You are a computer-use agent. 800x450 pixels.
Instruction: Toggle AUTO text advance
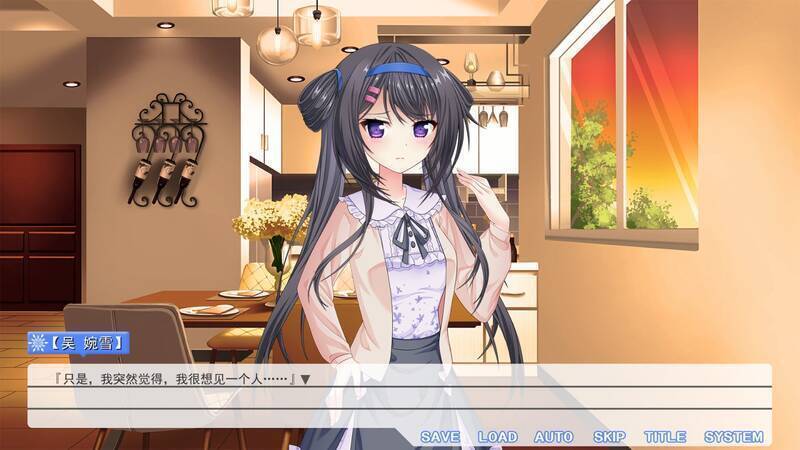pos(553,437)
